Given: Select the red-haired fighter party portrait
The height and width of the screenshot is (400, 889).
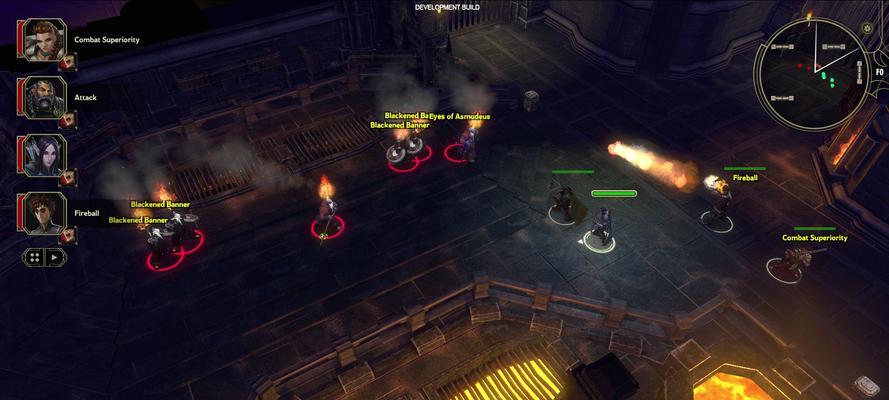Looking at the screenshot, I should pos(41,38).
